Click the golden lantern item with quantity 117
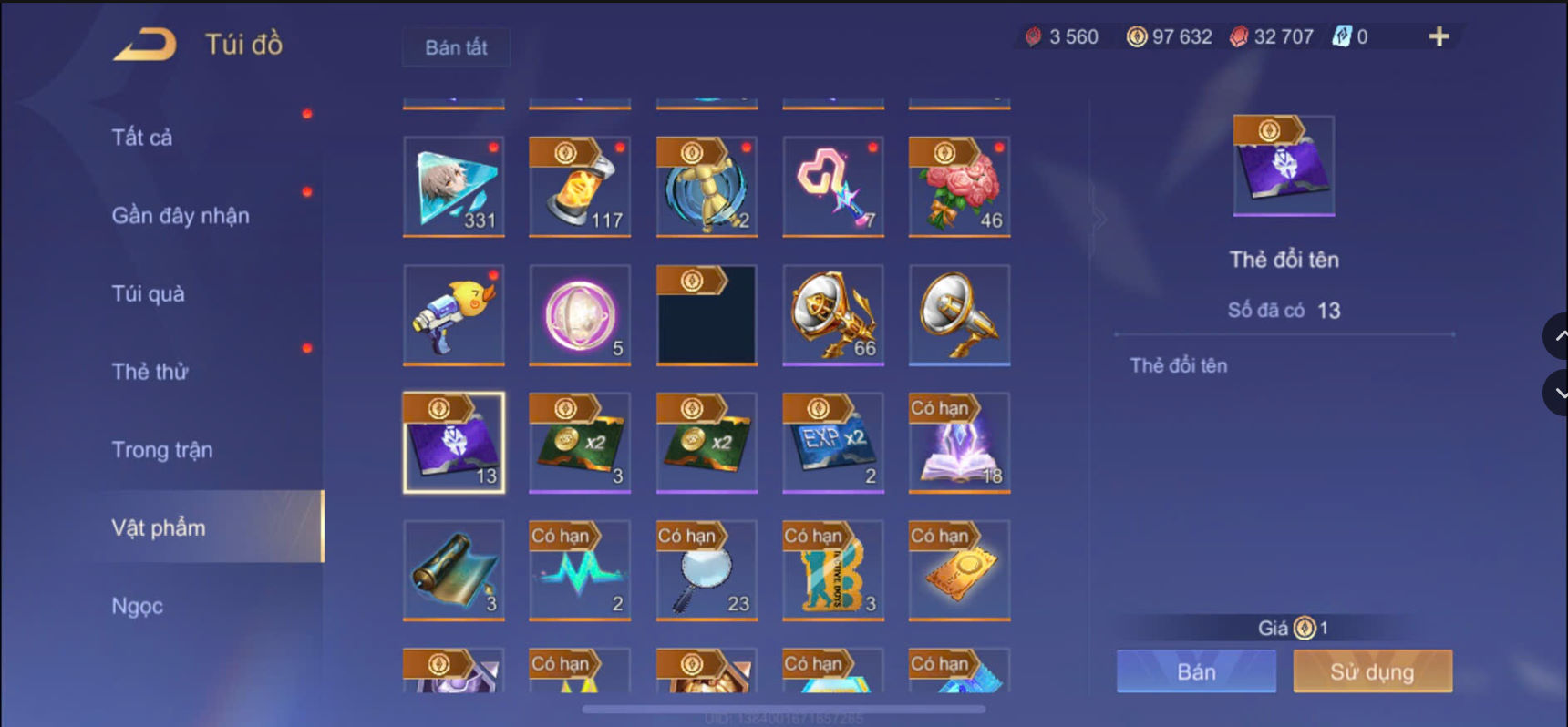The image size is (1568, 727). (x=580, y=187)
